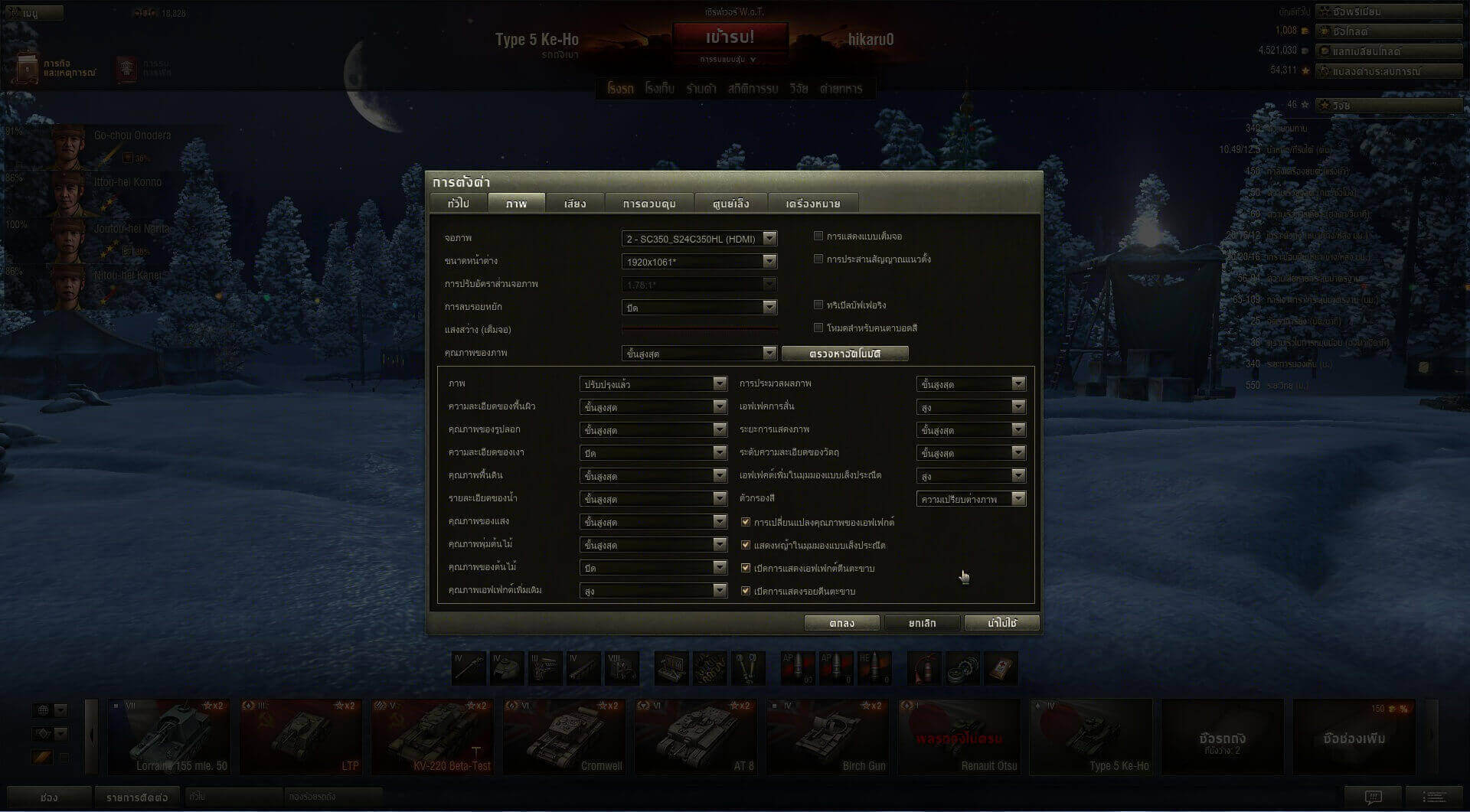
Task: Open the 1920x1061 window size dropdown
Action: [x=699, y=262]
